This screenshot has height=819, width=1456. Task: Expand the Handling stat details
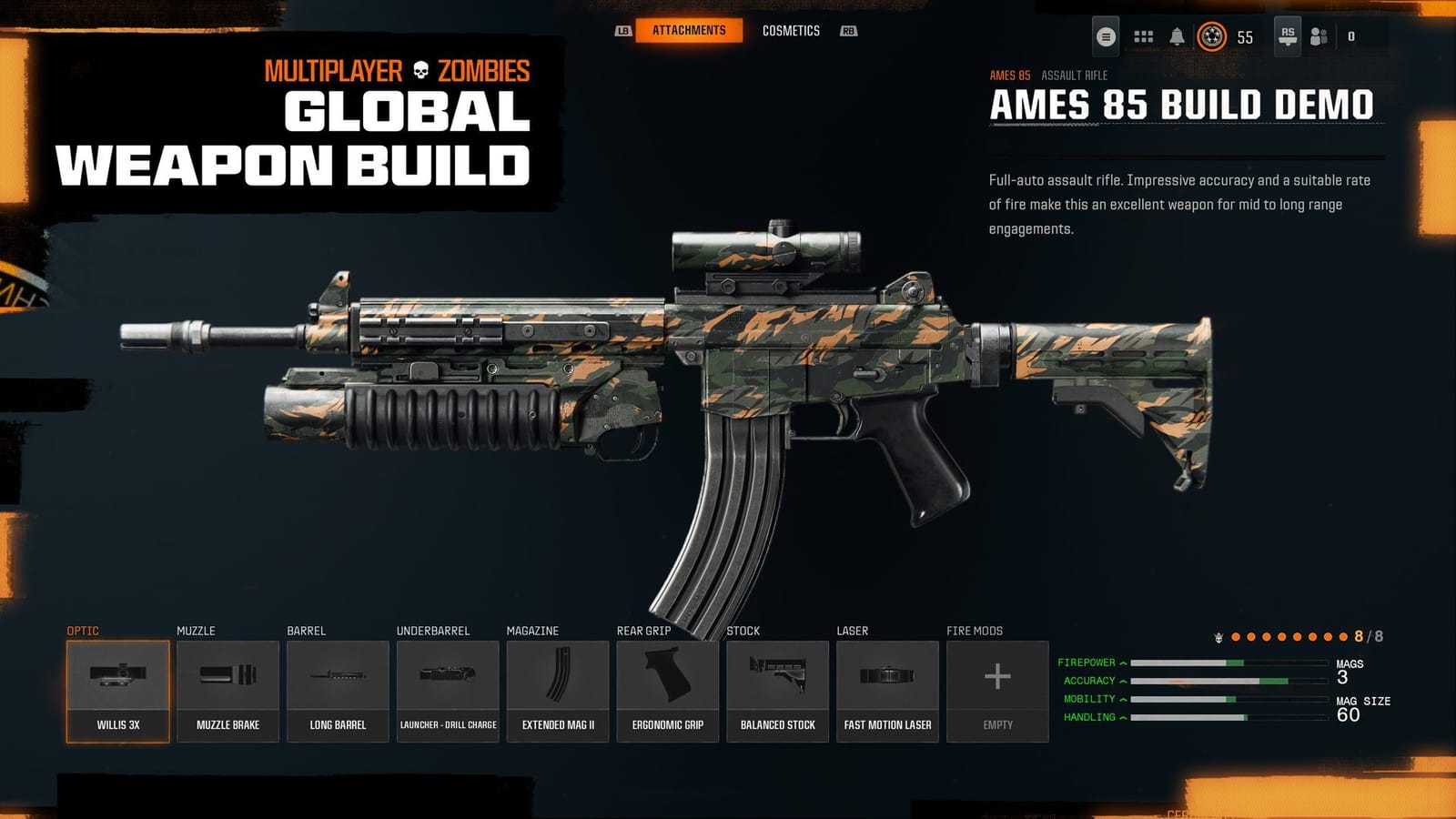click(1125, 717)
